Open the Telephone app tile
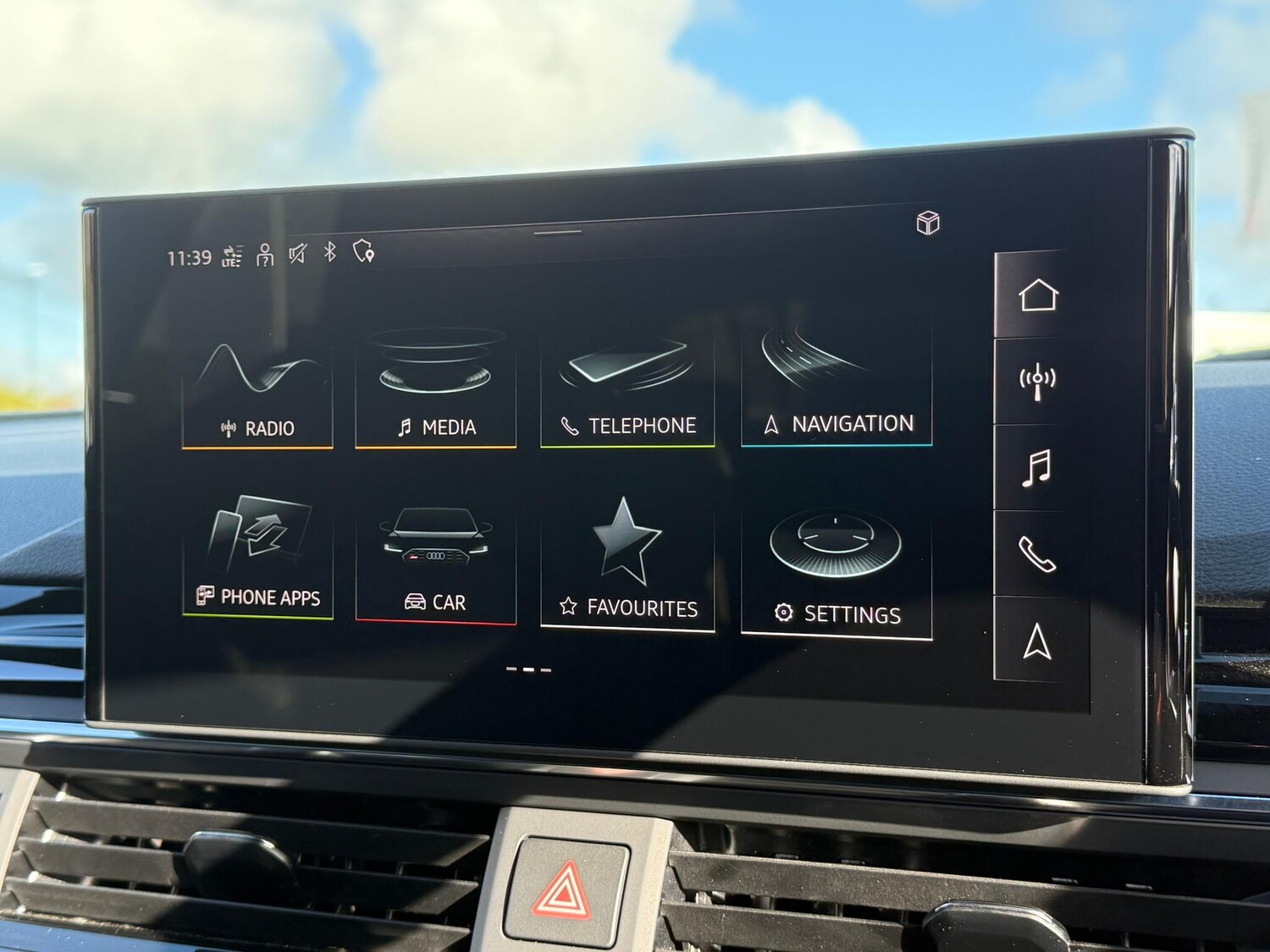Screen dimensions: 1270x952 (x=628, y=385)
